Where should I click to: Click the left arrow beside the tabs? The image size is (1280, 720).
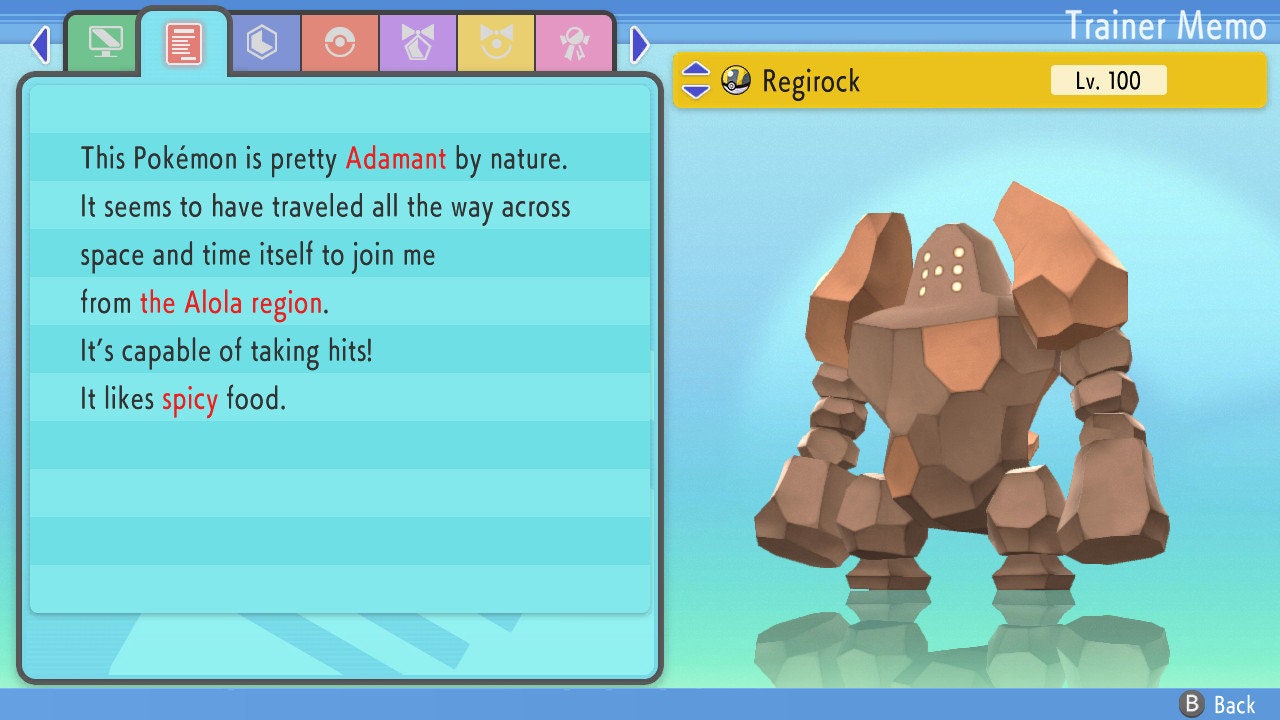(40, 44)
